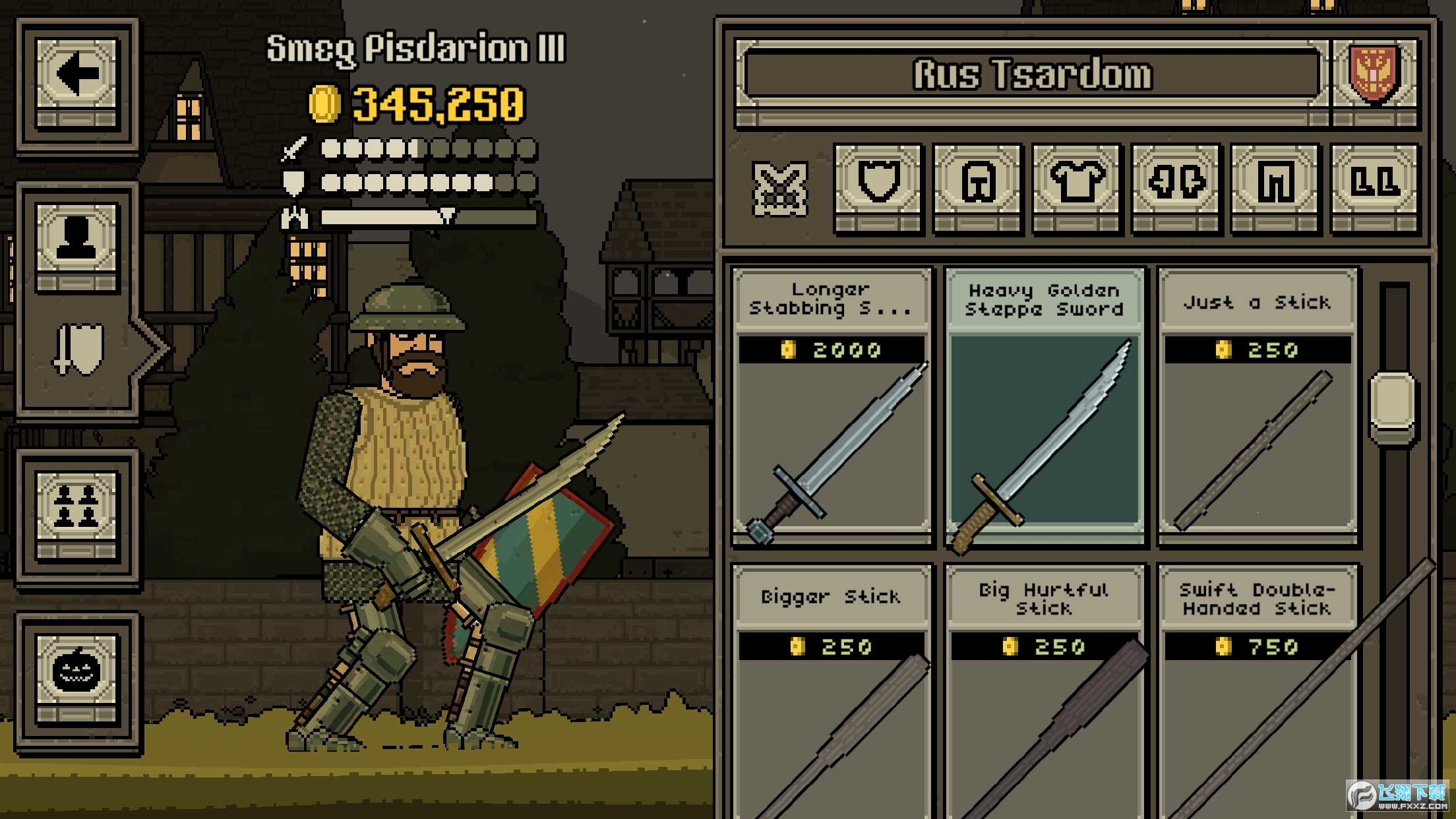Viewport: 1456px width, 819px height.
Task: Click the Rus Tsardom faction banner
Action: point(1033,74)
